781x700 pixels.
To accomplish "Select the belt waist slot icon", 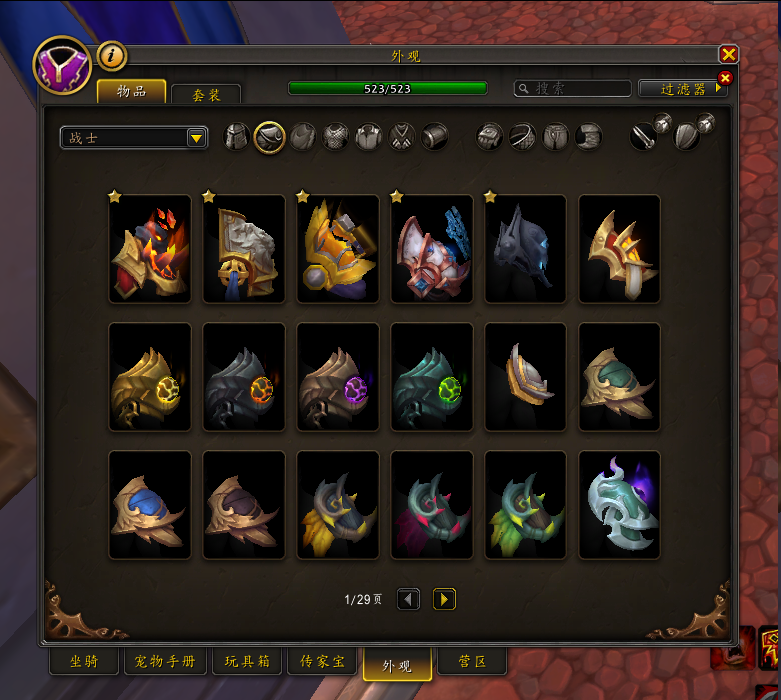I will point(523,136).
